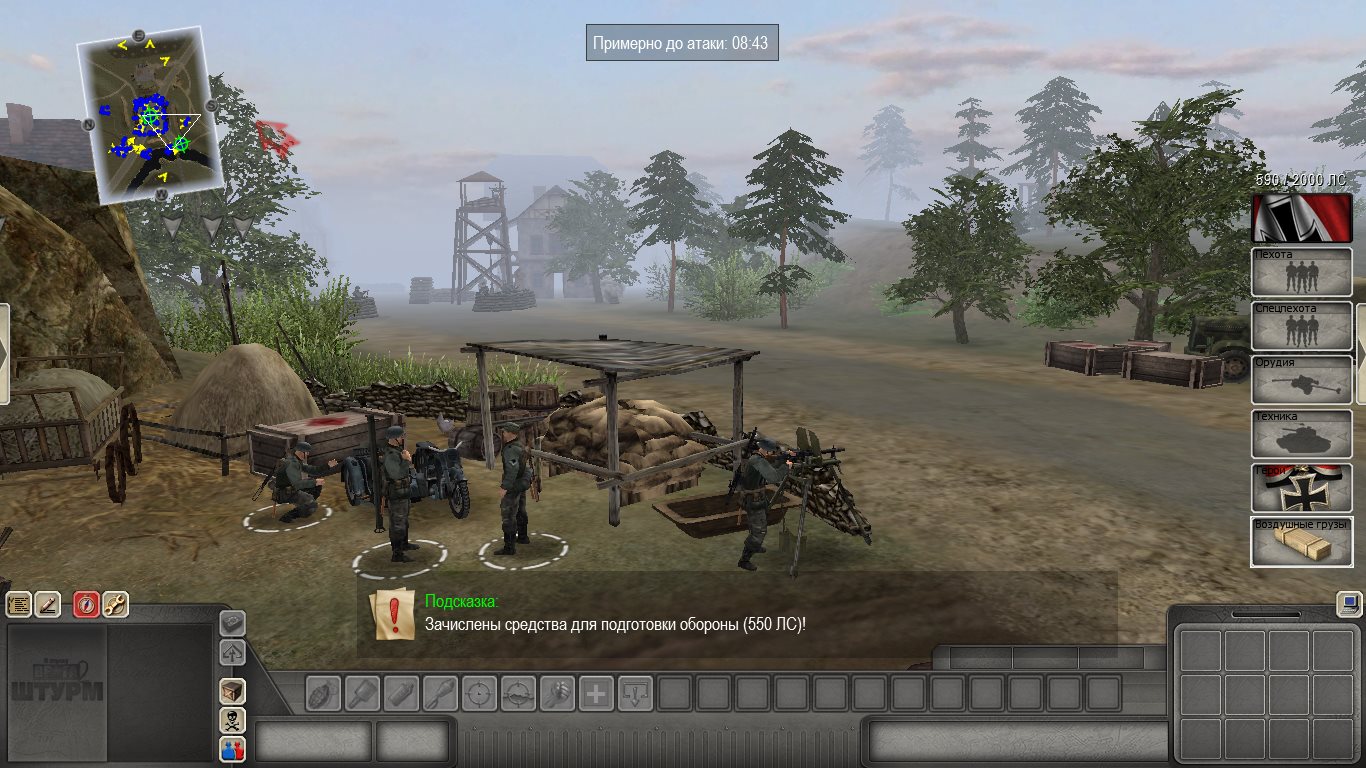Select the Спецпехота reinforcement category
1366x768 pixels.
1301,326
